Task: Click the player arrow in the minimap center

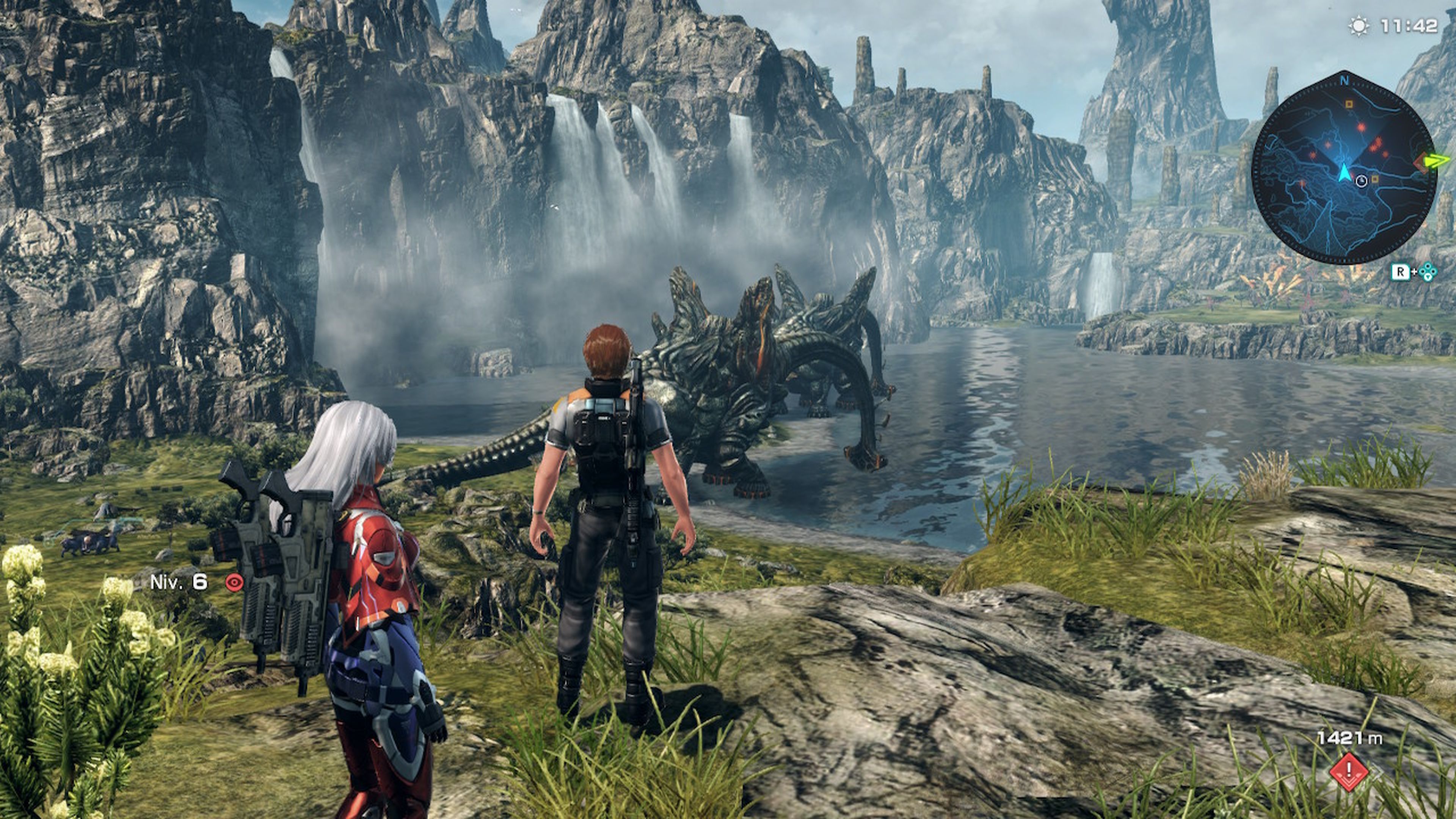Action: [x=1344, y=173]
